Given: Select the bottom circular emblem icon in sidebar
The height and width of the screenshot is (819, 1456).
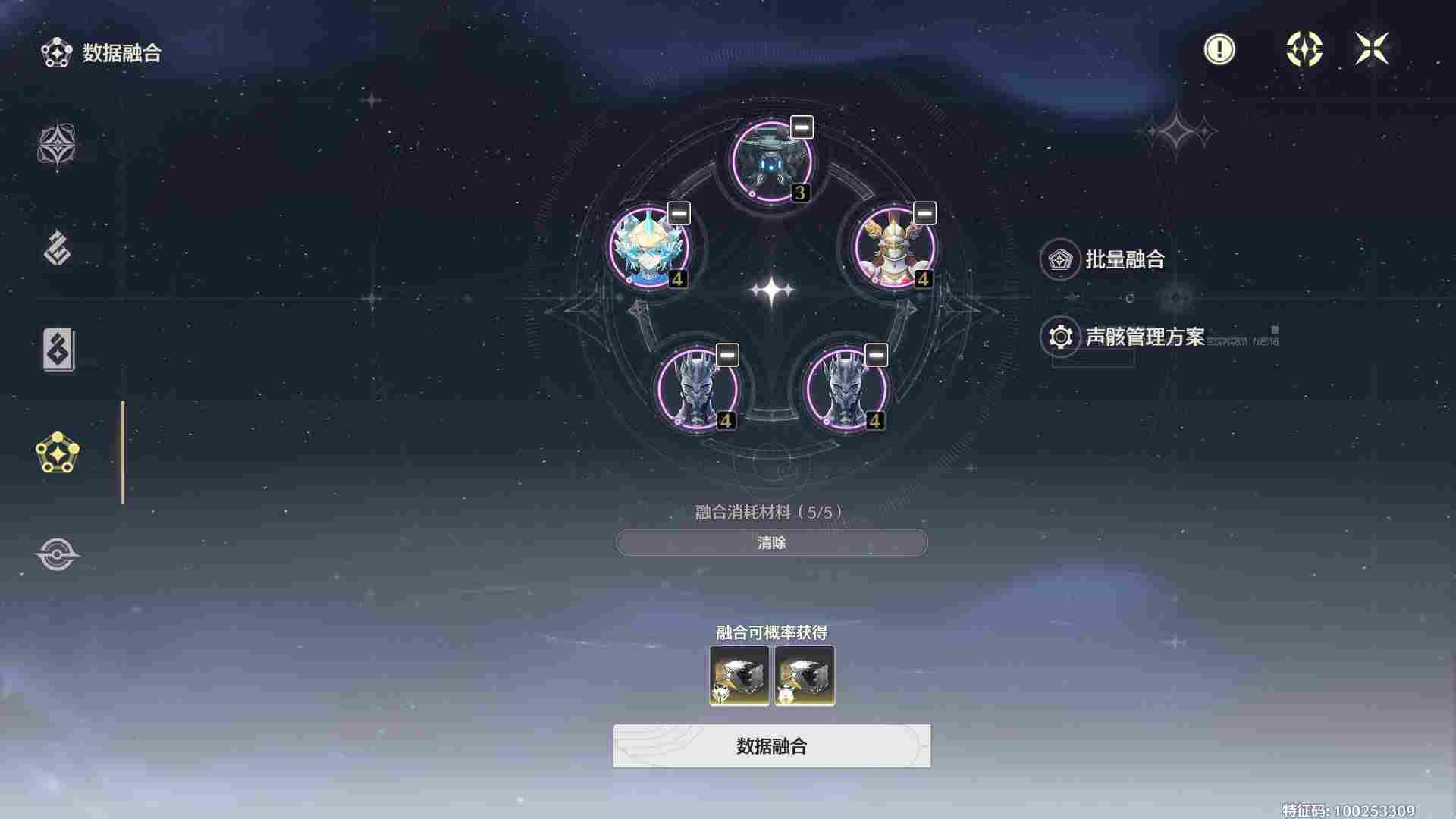Looking at the screenshot, I should (x=57, y=554).
